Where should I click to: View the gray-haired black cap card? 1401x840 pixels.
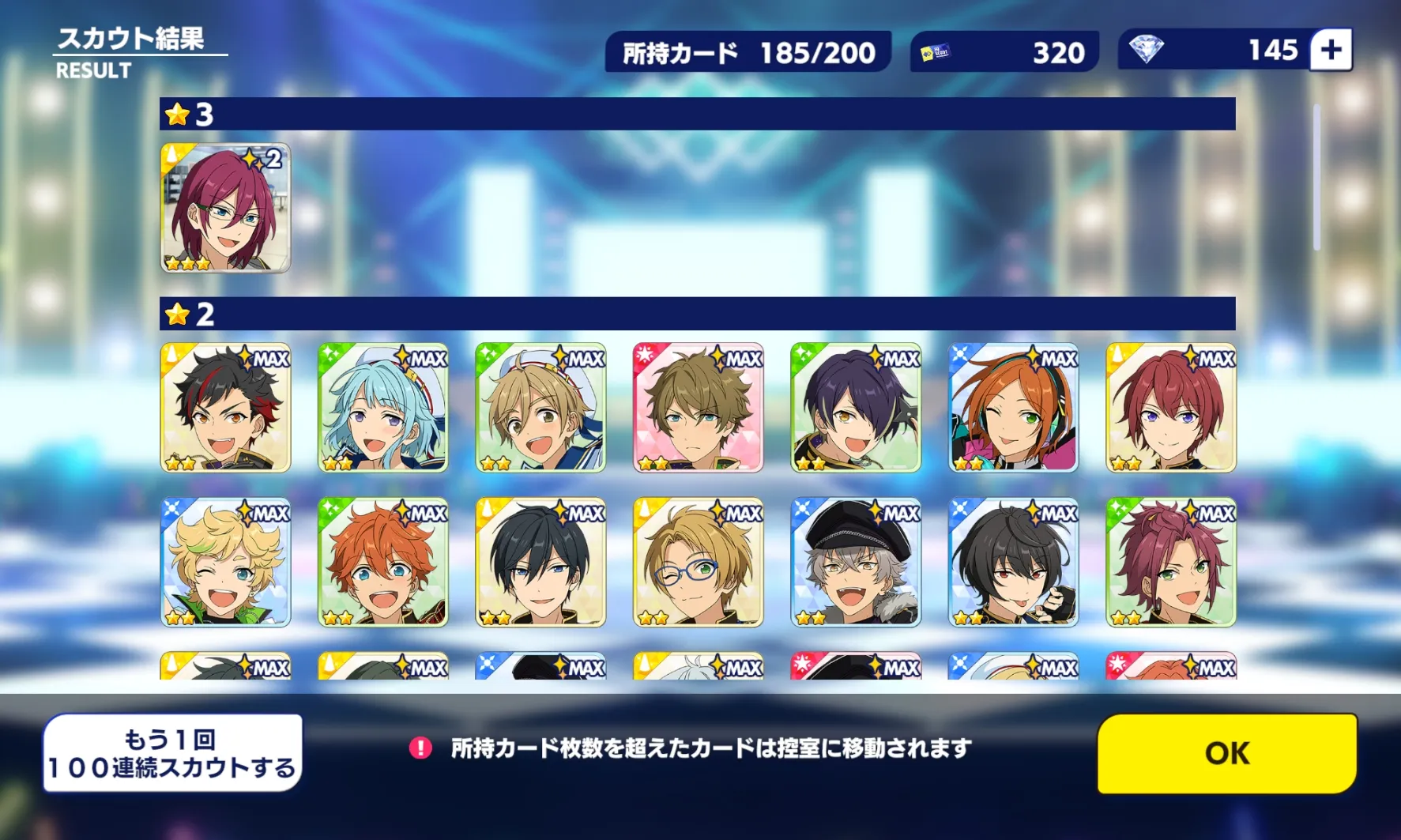(x=856, y=563)
